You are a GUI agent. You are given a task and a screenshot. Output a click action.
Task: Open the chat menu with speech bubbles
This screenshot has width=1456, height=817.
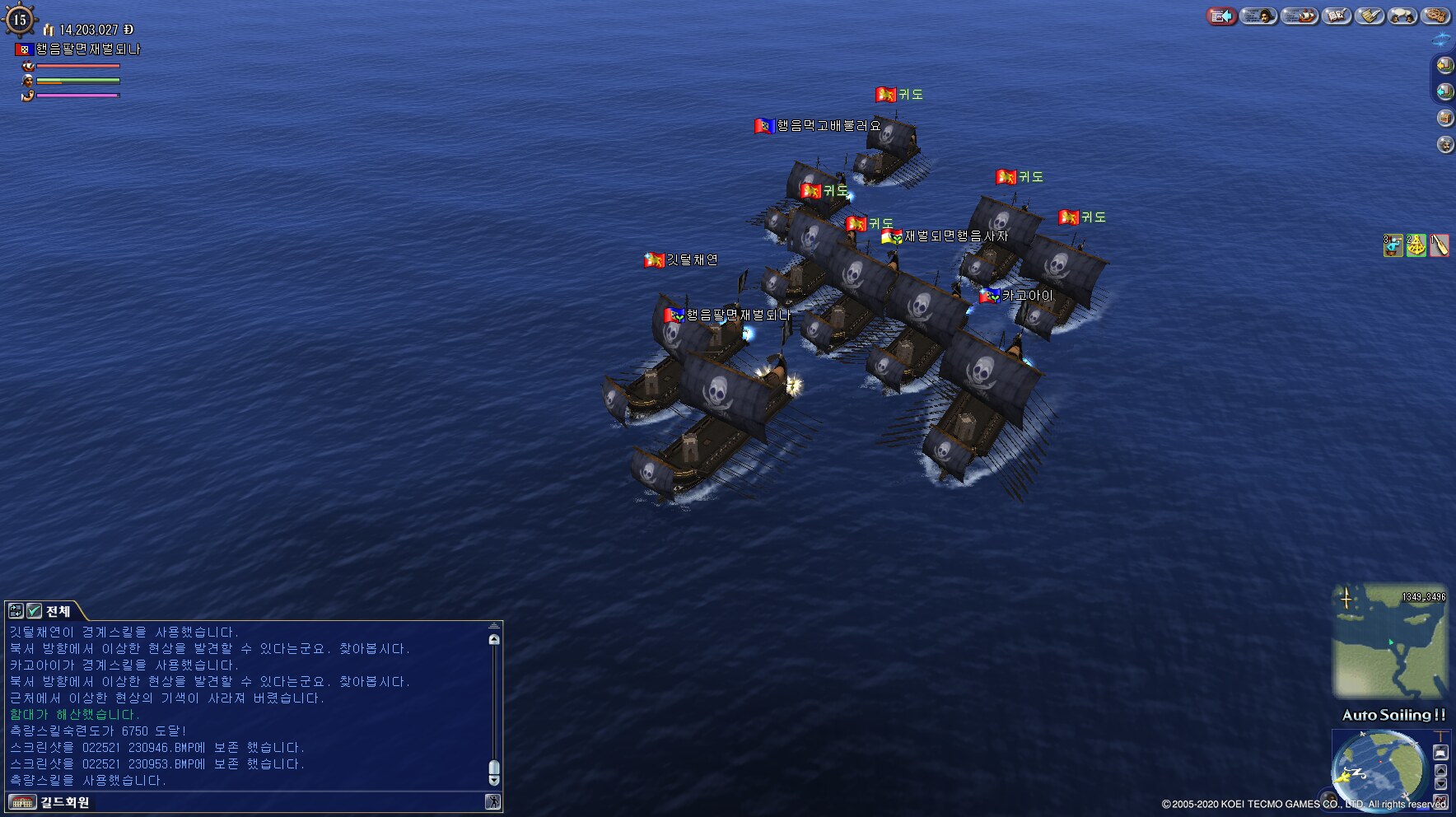(x=1402, y=16)
